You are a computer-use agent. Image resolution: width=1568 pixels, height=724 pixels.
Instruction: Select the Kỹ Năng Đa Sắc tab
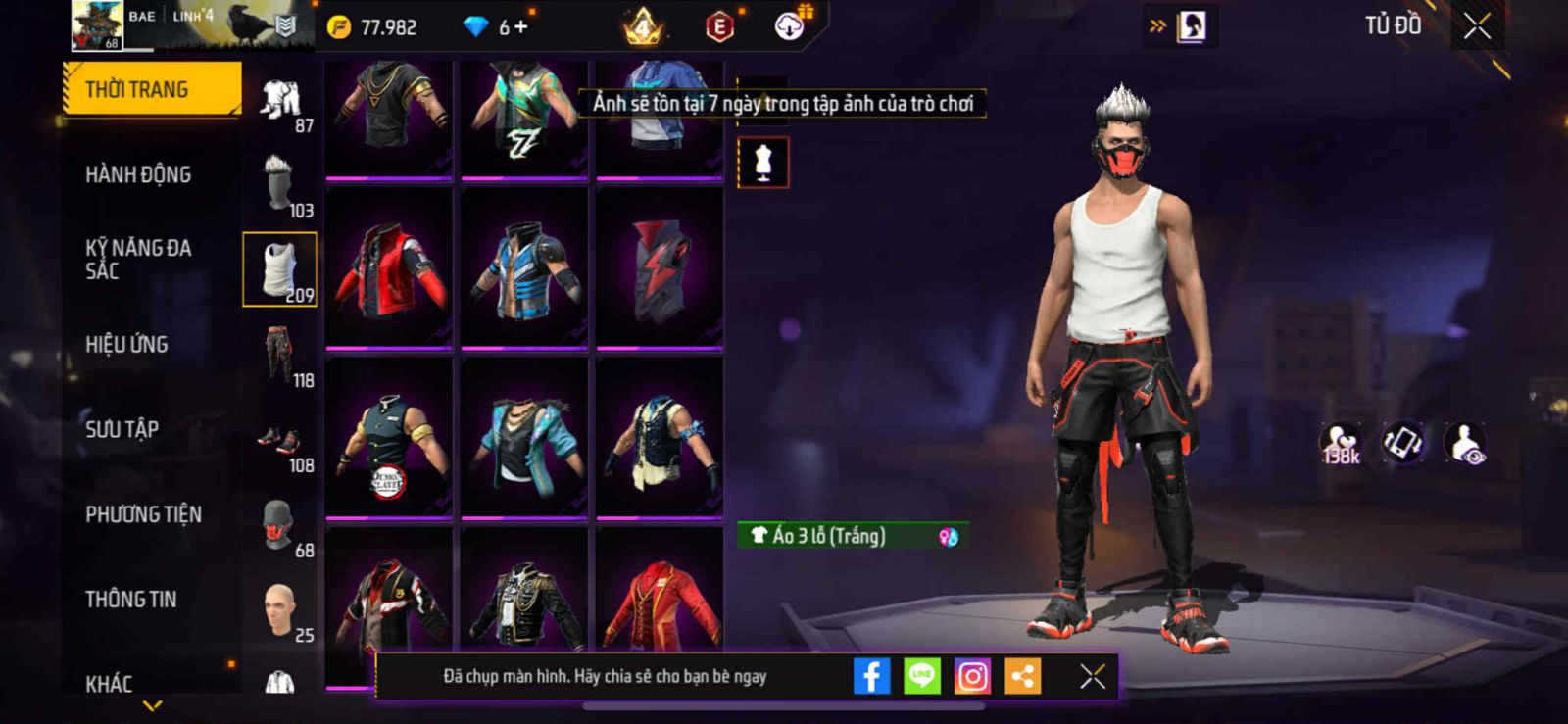(138, 260)
